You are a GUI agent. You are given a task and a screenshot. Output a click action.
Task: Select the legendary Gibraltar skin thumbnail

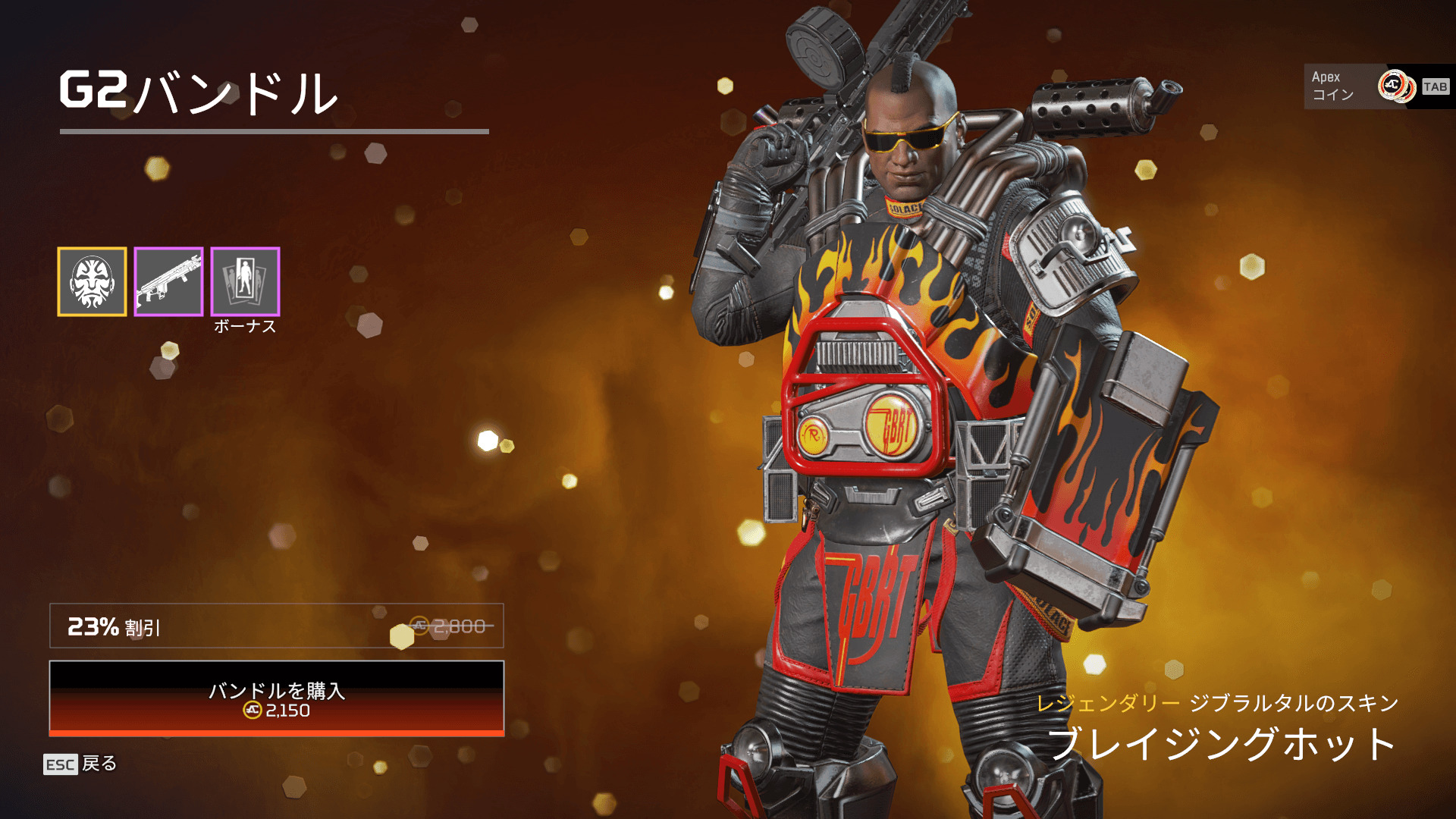coord(92,281)
